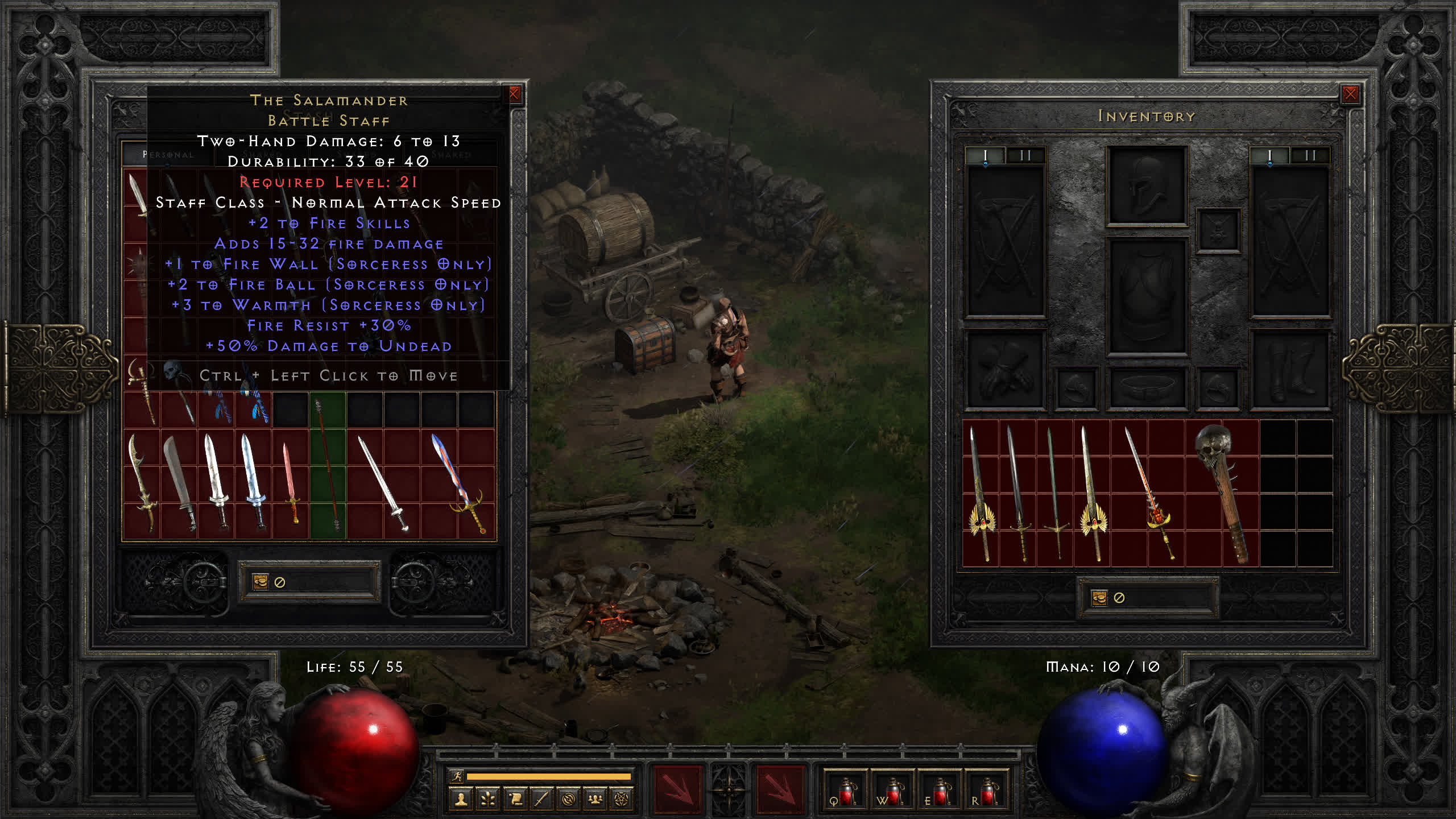Click the inventory gold coin button
Image resolution: width=1456 pixels, height=819 pixels.
pos(1099,598)
